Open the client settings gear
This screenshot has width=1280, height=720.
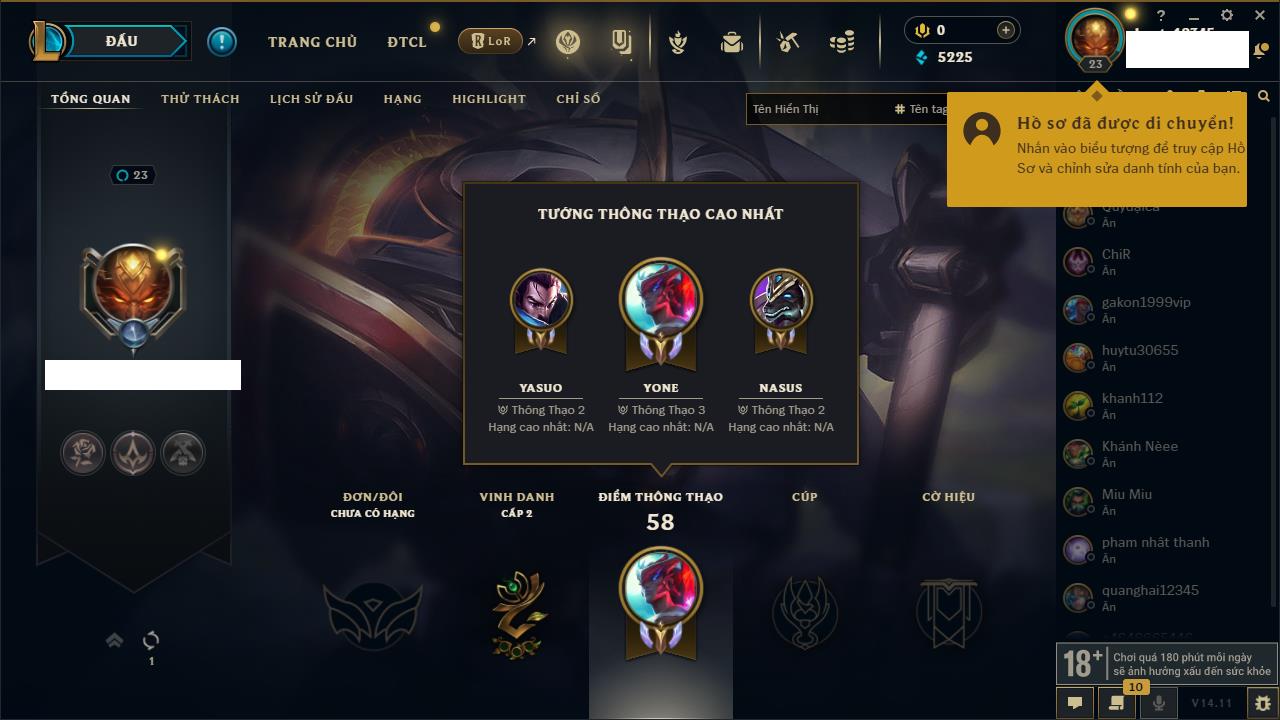point(1227,16)
